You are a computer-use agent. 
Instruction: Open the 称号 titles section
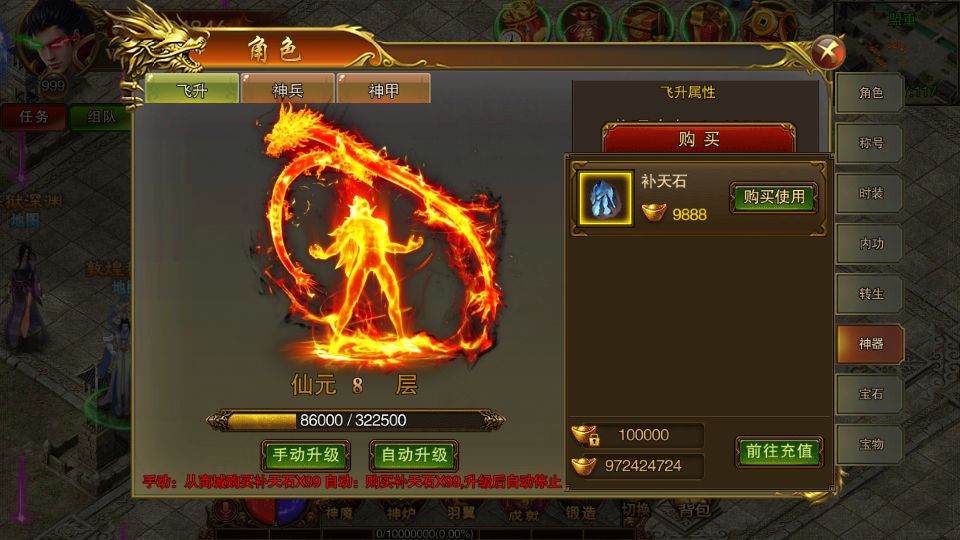(x=871, y=143)
